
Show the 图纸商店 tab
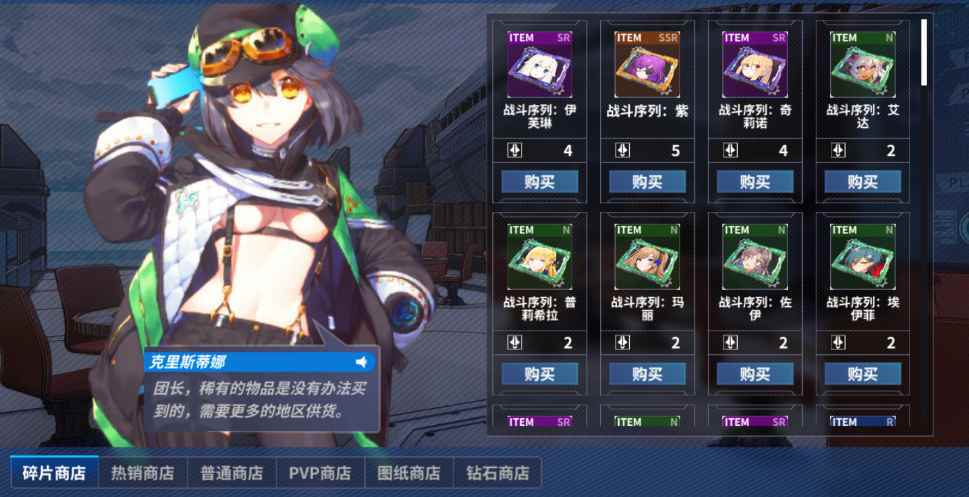[x=409, y=472]
